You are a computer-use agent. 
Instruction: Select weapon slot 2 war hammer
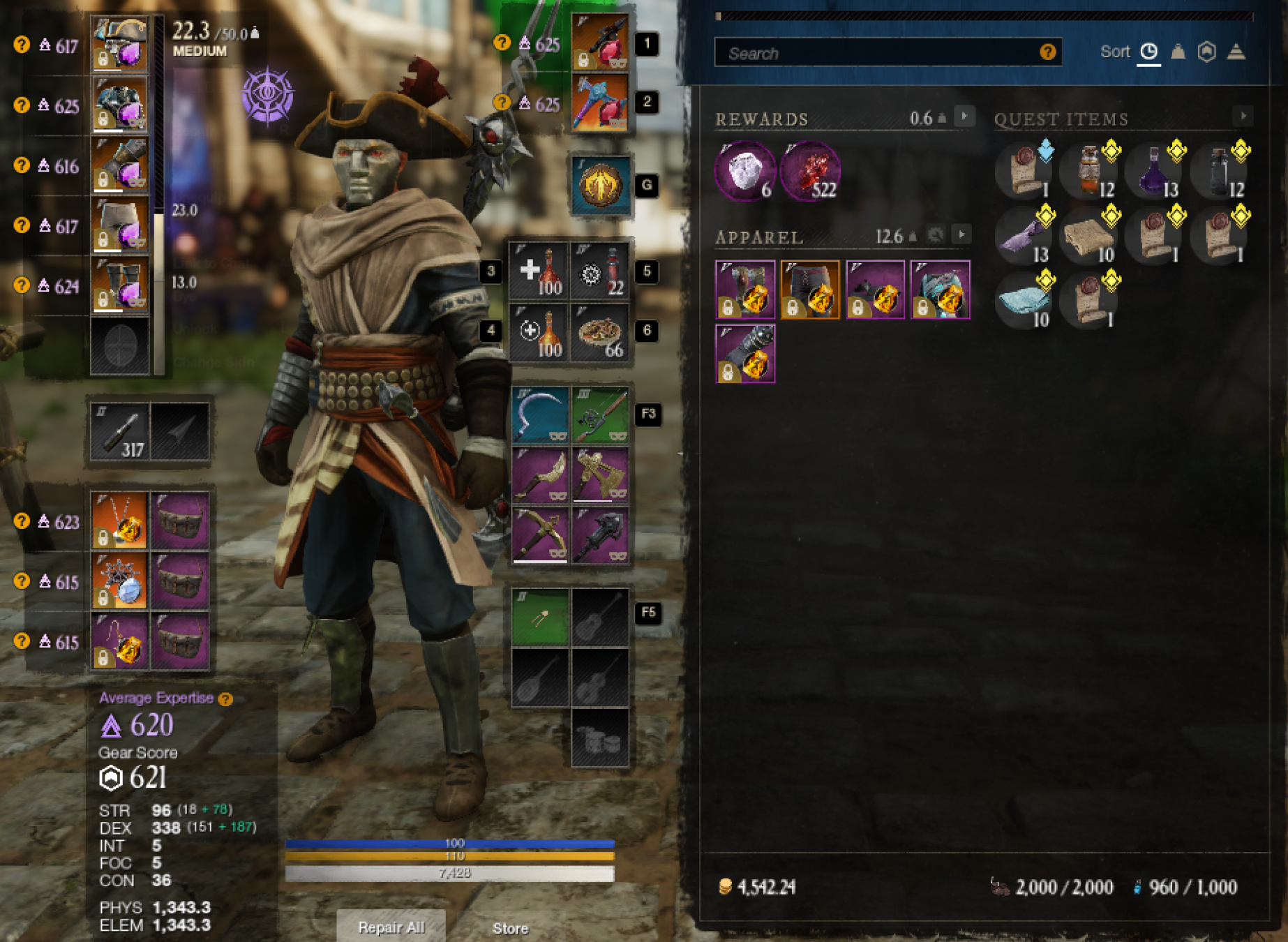599,103
